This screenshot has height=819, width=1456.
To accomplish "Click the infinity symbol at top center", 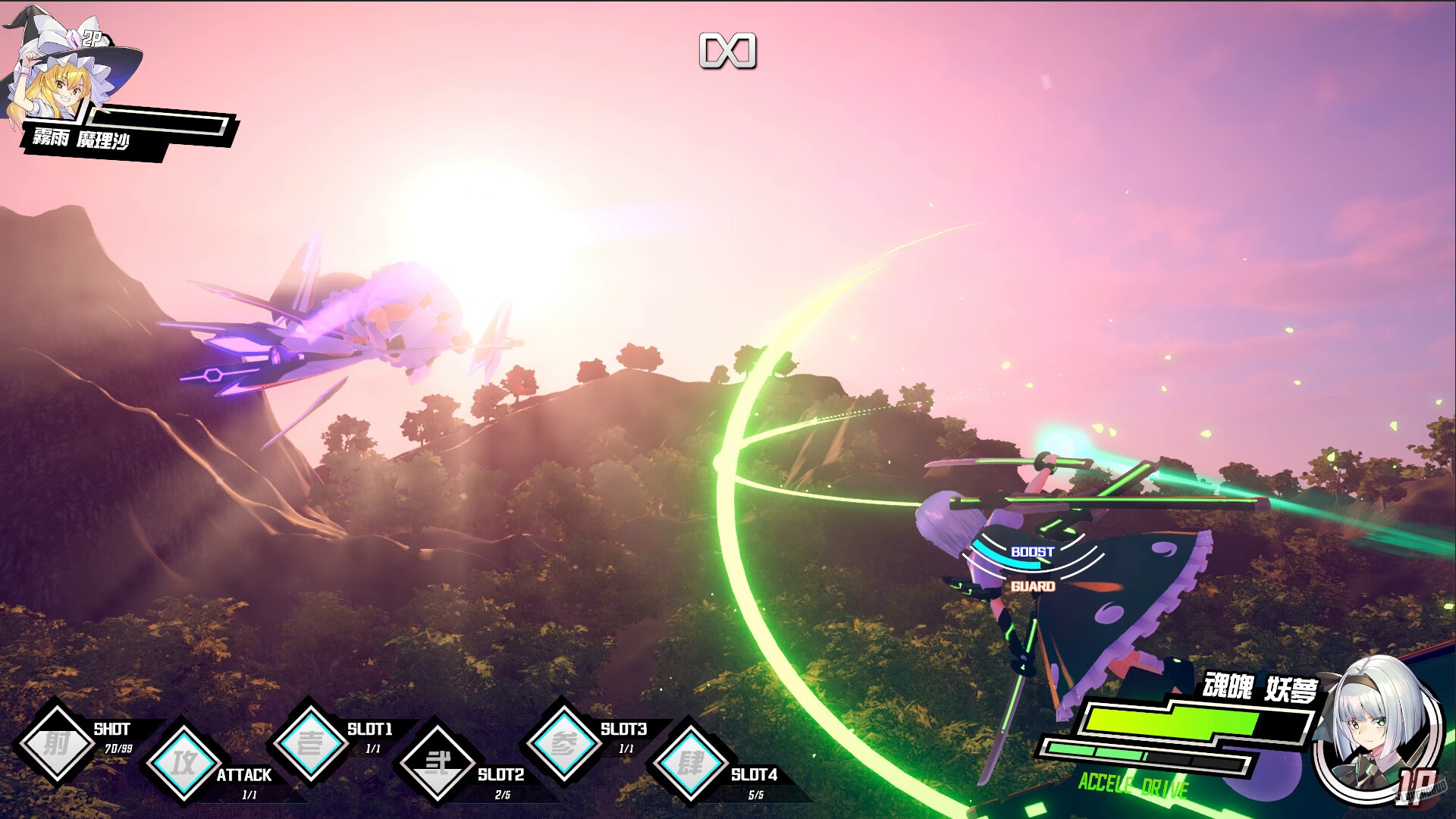I will [729, 52].
